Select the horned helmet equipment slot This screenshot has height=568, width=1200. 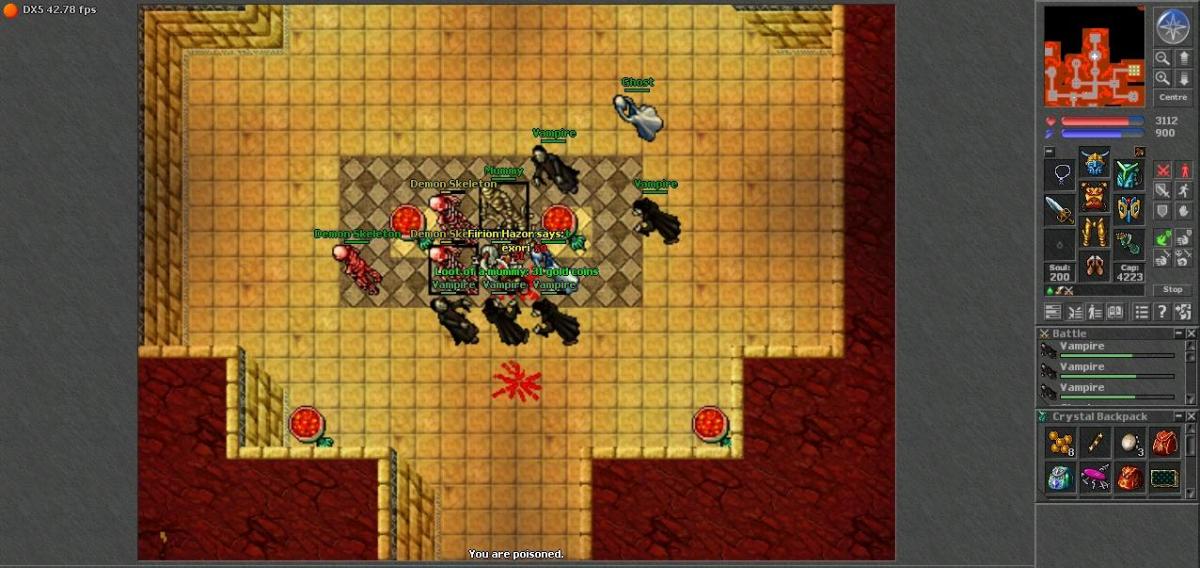pyautogui.click(x=1094, y=164)
